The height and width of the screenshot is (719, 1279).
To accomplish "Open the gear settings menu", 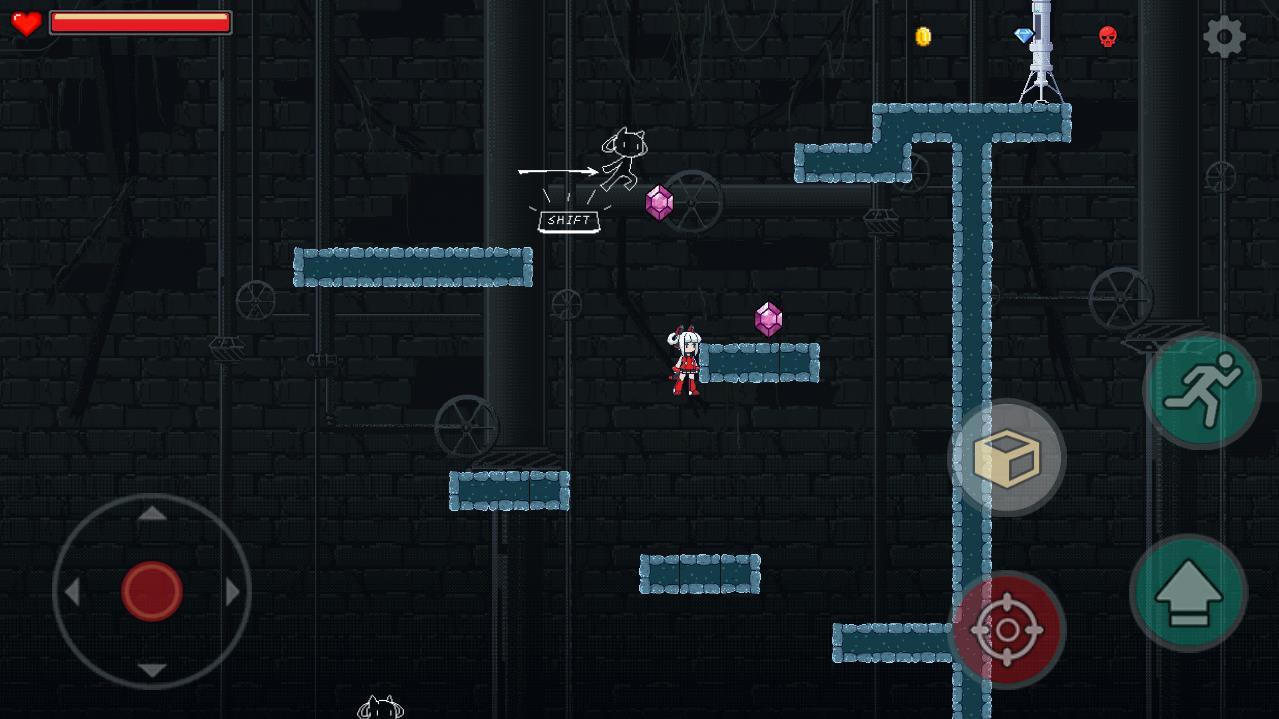I will pyautogui.click(x=1224, y=38).
